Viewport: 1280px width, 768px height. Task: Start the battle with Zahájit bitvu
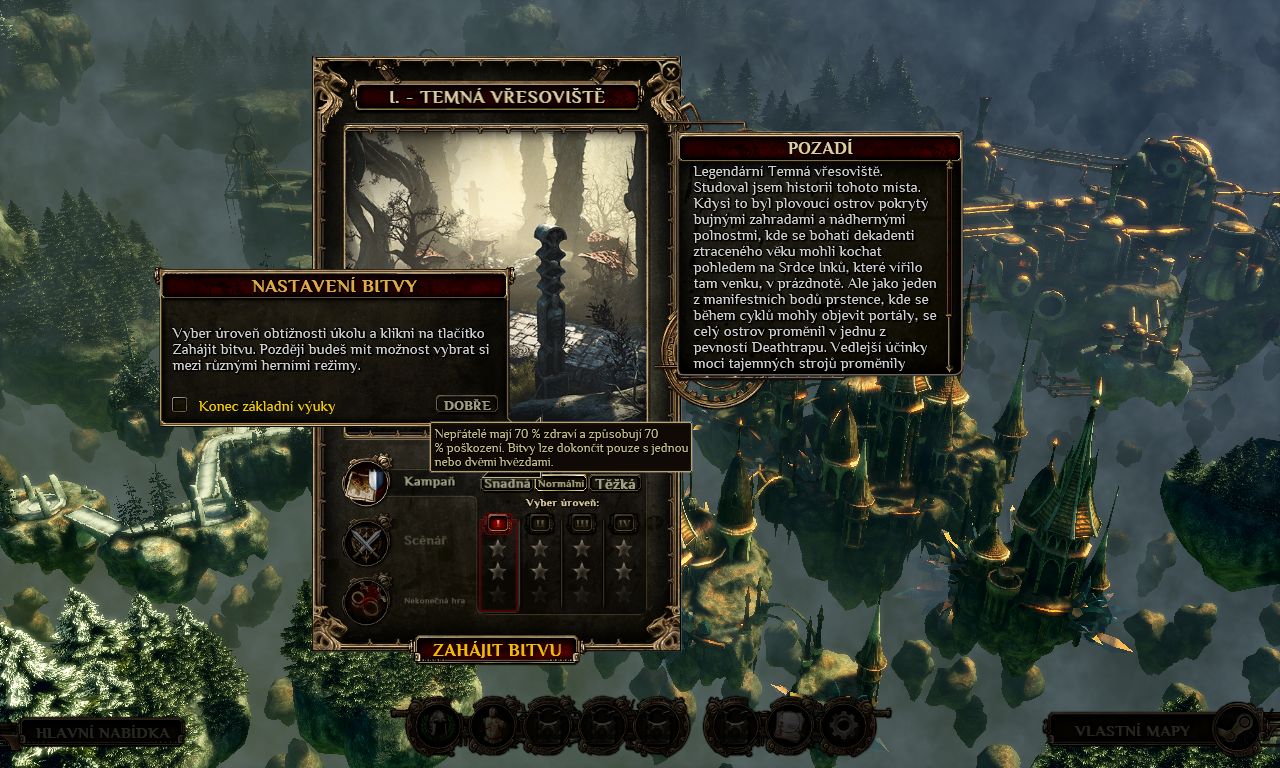tap(497, 650)
